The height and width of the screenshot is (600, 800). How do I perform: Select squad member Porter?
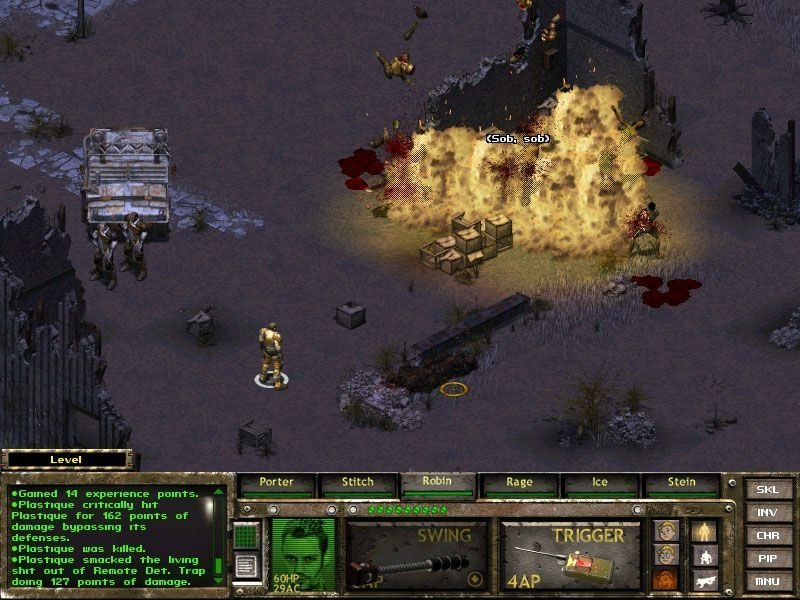click(x=277, y=483)
